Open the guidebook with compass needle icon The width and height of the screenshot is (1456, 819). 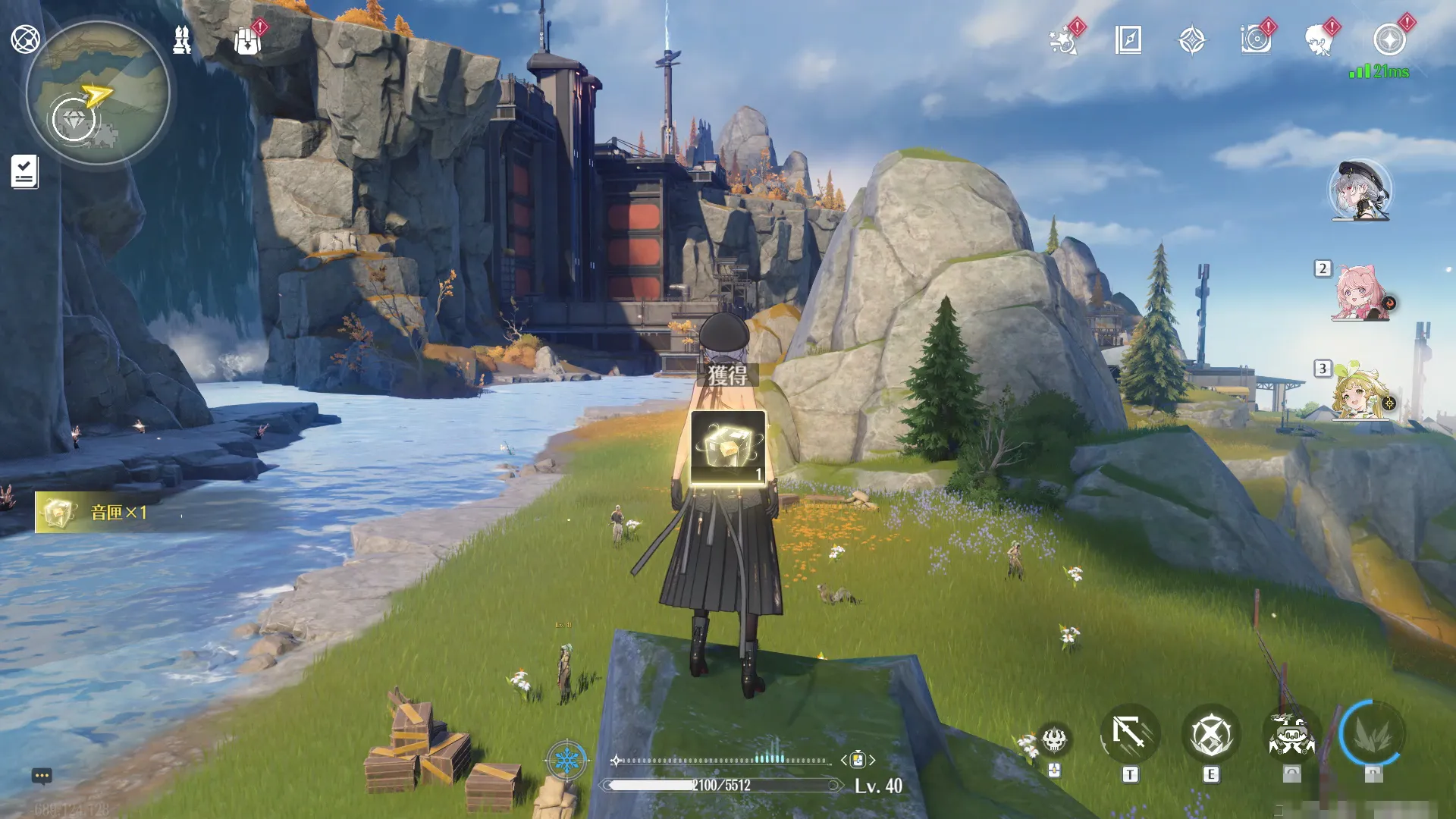point(1128,39)
